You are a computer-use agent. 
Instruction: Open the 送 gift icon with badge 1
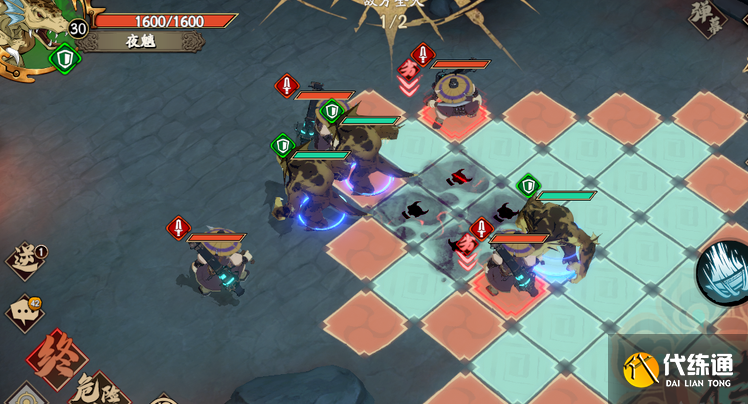coord(25,260)
